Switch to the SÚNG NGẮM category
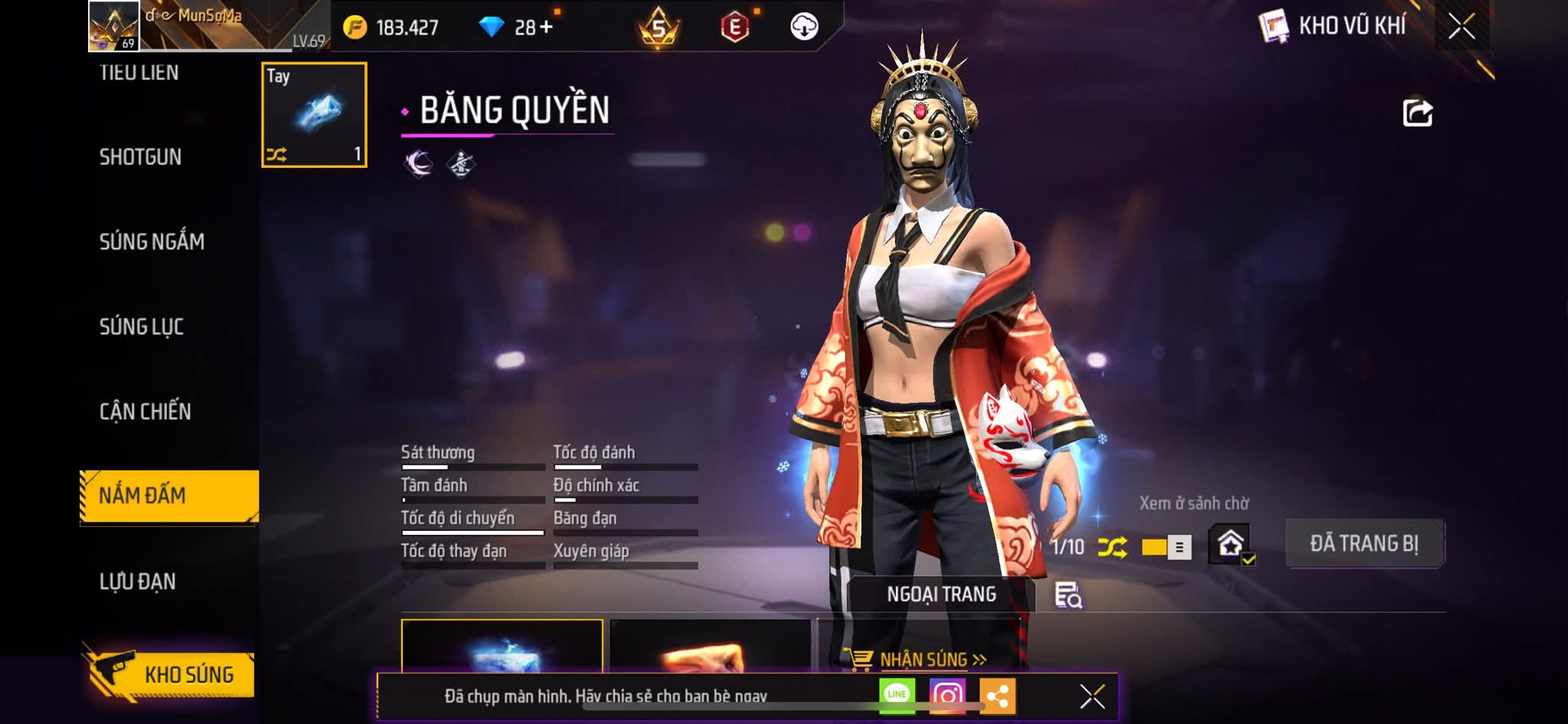 pos(152,242)
